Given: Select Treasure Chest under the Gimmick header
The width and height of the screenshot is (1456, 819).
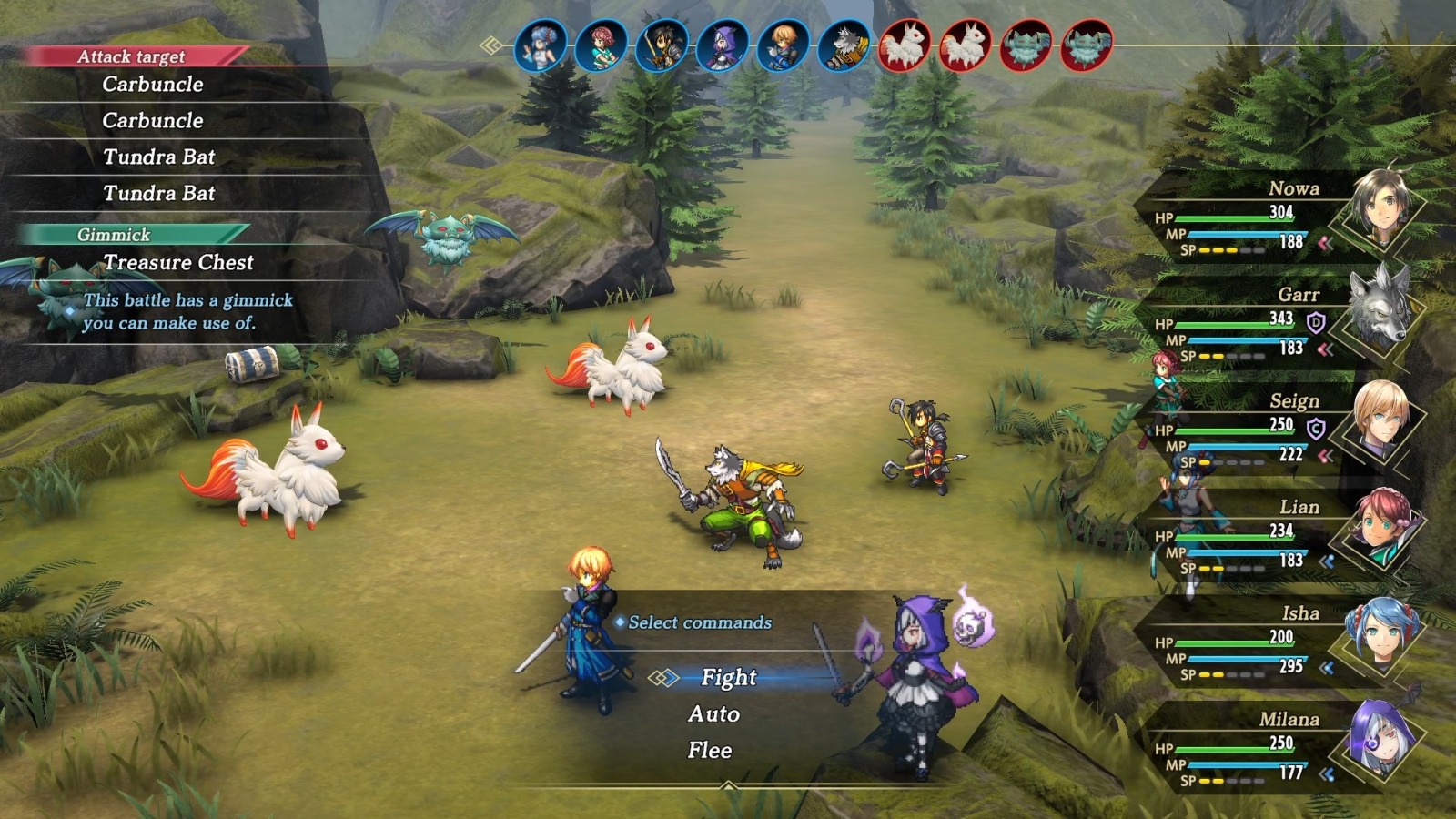Looking at the screenshot, I should 179,263.
